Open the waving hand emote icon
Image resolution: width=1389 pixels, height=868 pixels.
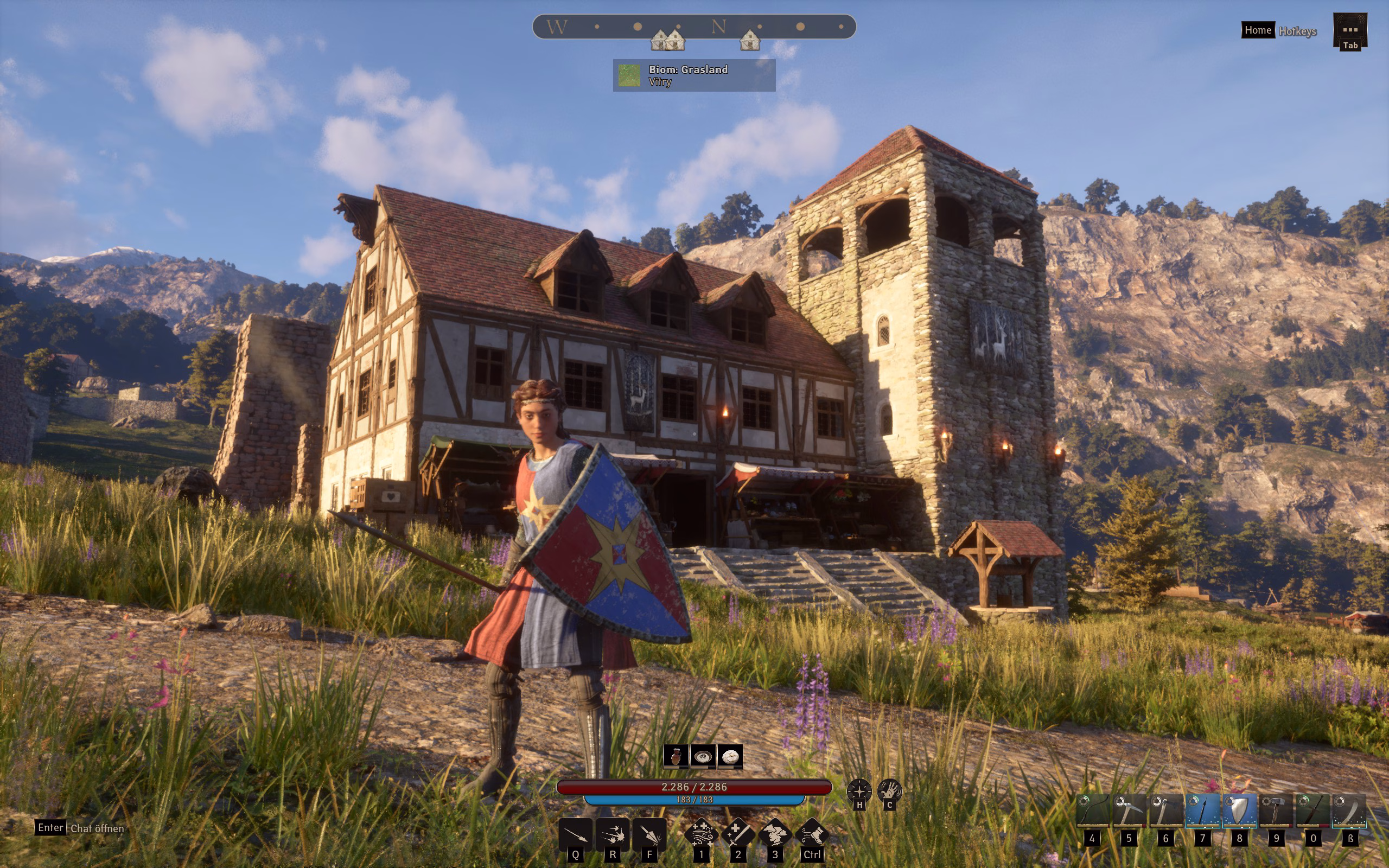(889, 791)
